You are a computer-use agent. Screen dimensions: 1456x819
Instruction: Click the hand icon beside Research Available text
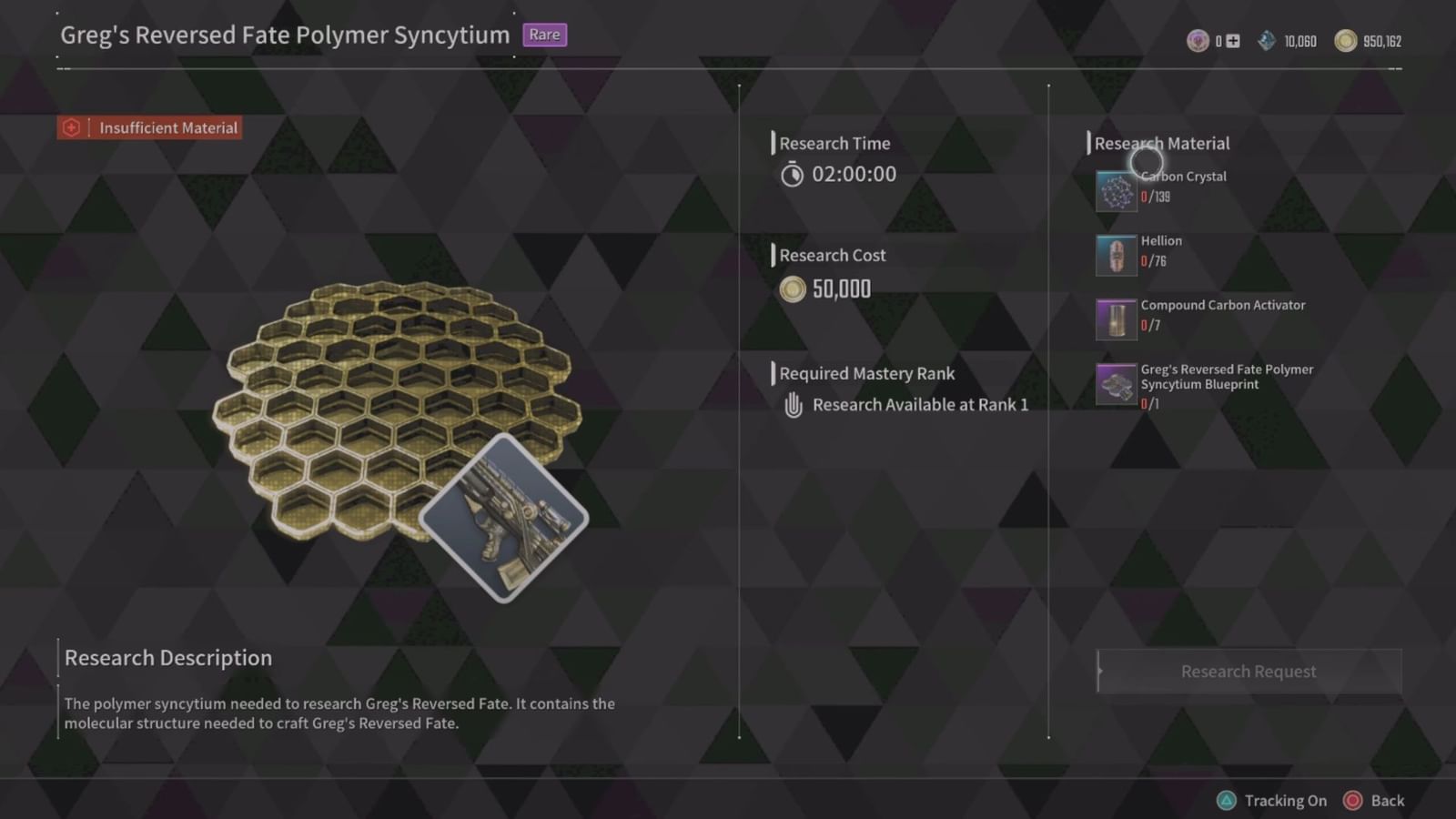(792, 404)
